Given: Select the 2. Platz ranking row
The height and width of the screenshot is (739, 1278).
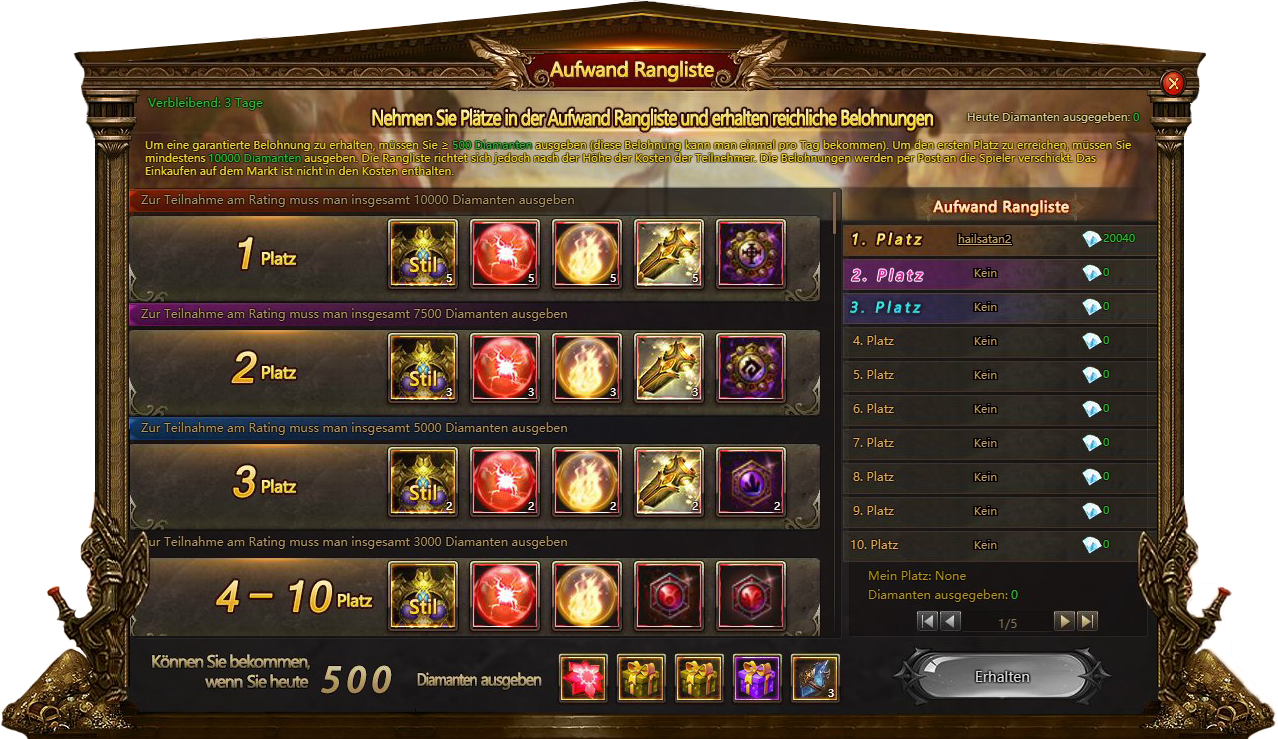Looking at the screenshot, I should 1000,274.
